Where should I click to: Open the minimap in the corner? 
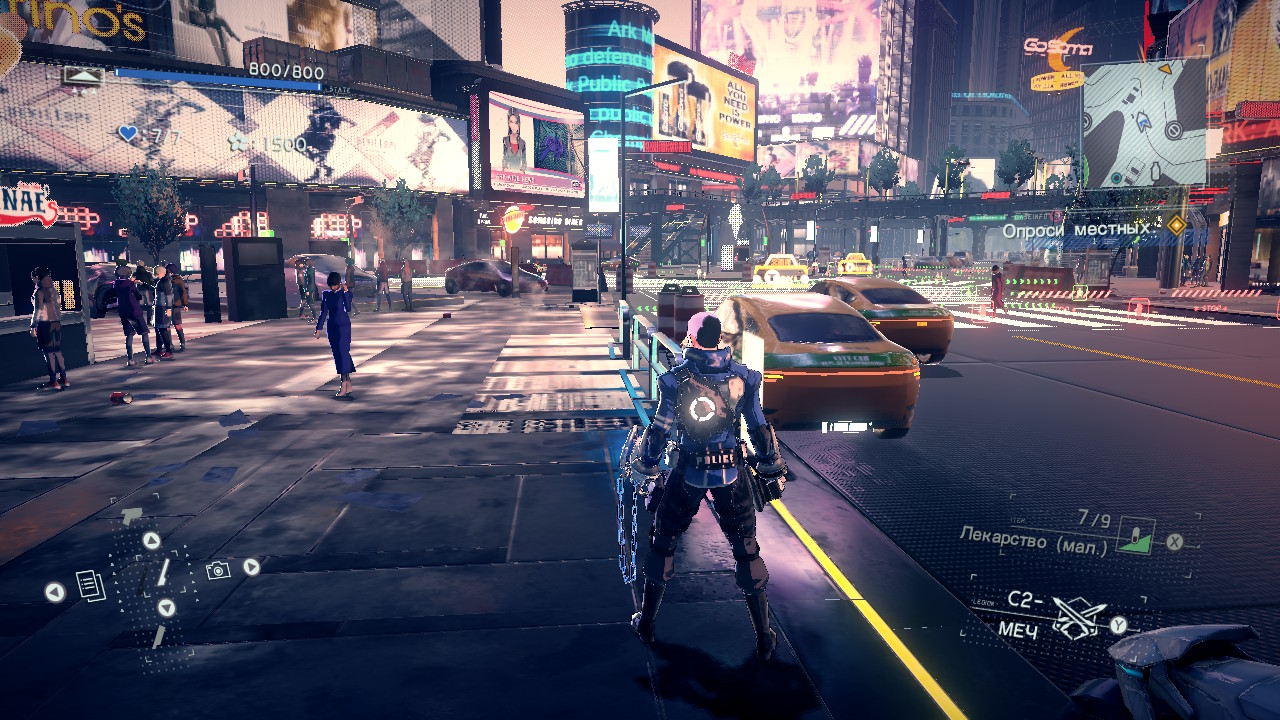1144,122
